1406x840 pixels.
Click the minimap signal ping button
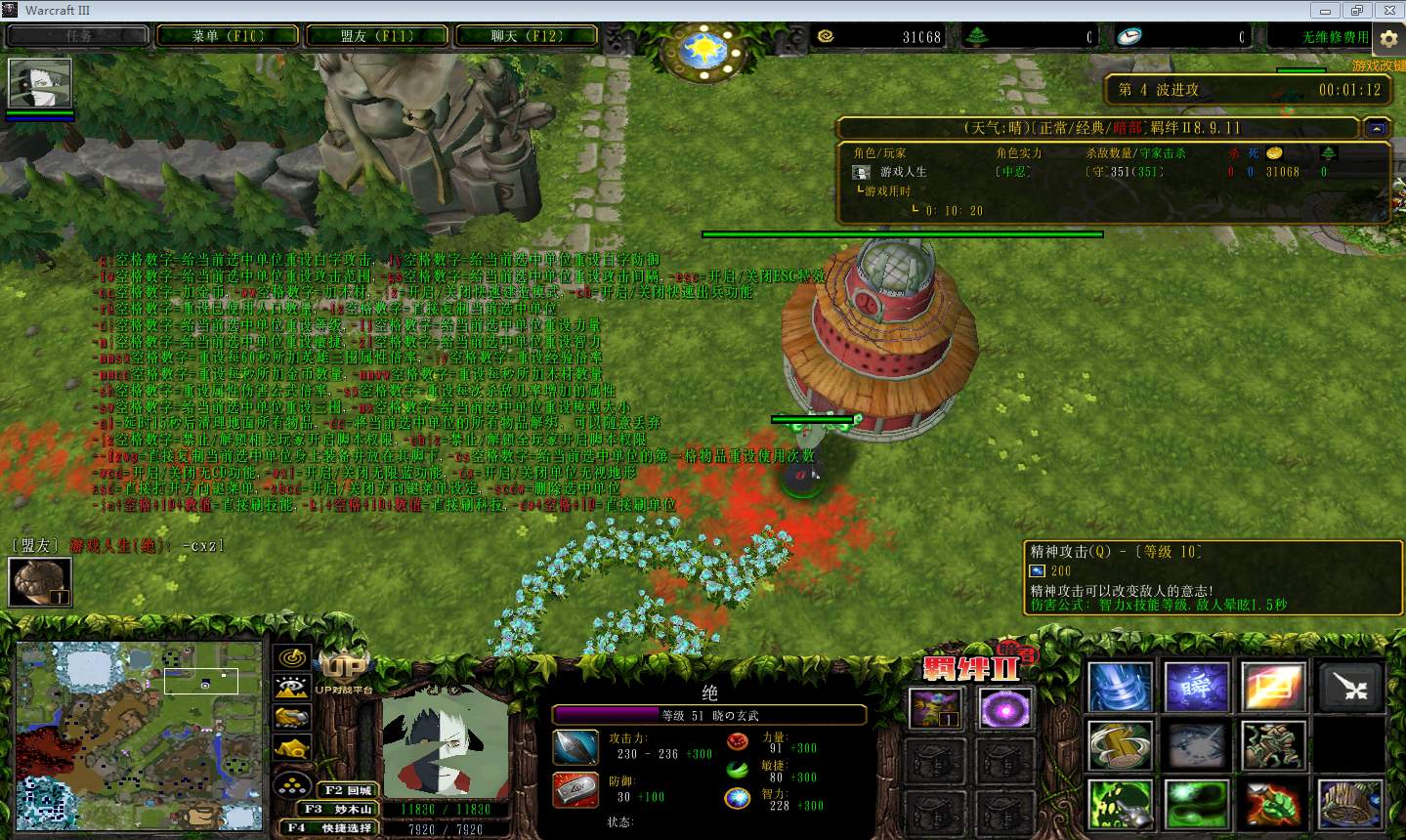[292, 658]
